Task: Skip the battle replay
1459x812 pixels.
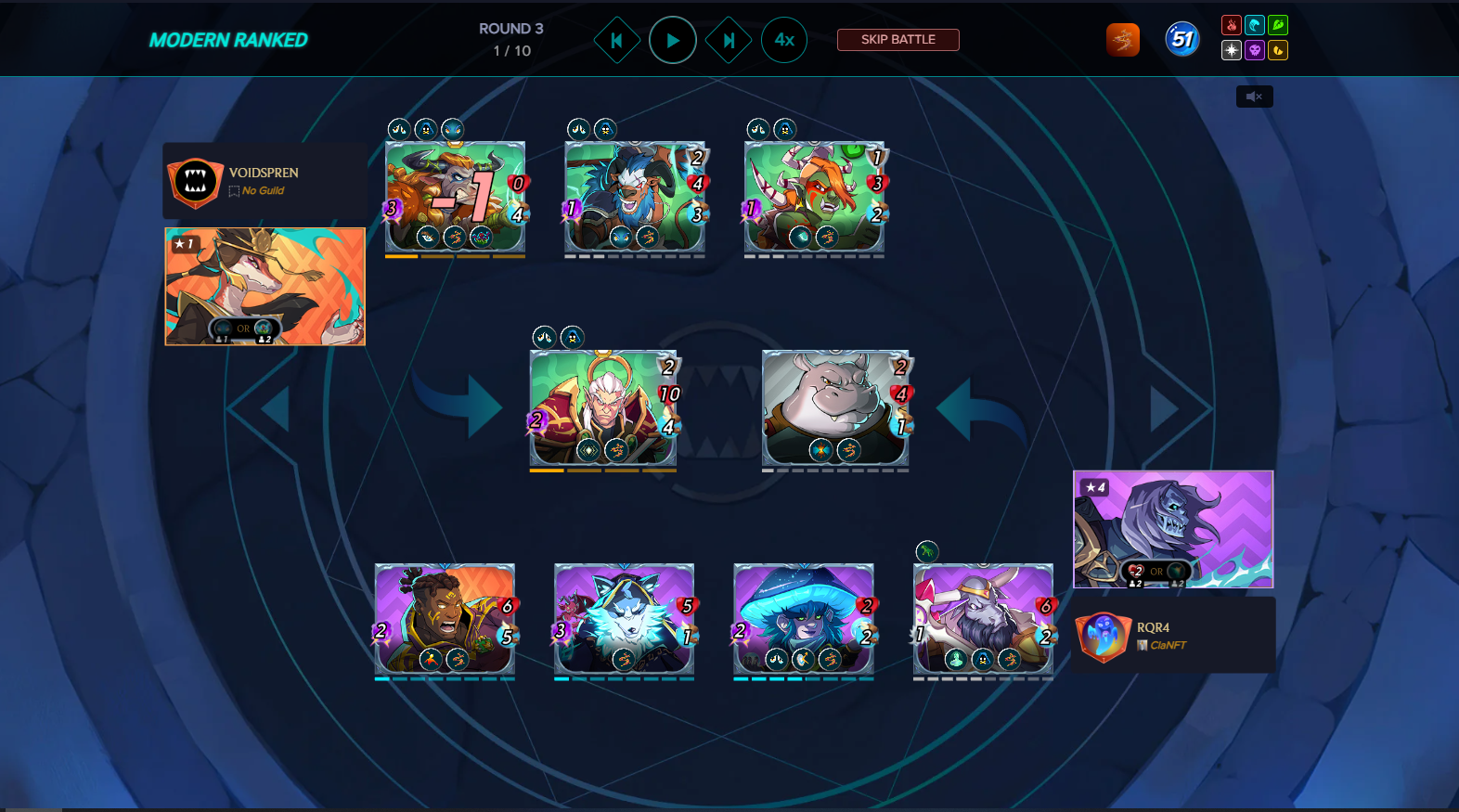Action: 897,40
